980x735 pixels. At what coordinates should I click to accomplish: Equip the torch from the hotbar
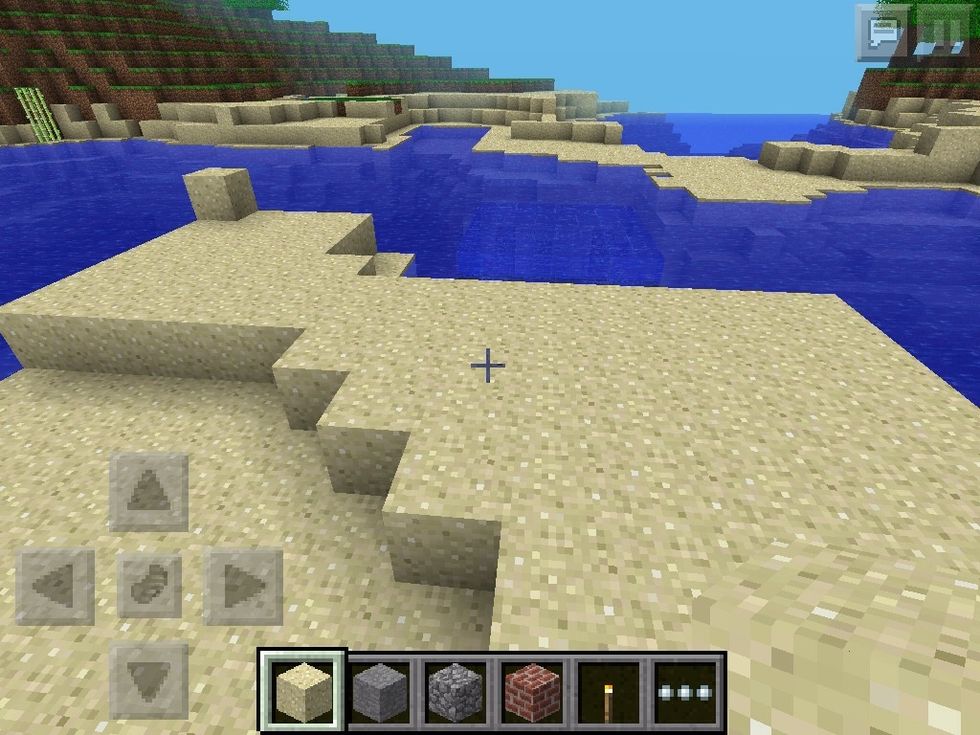coord(608,689)
